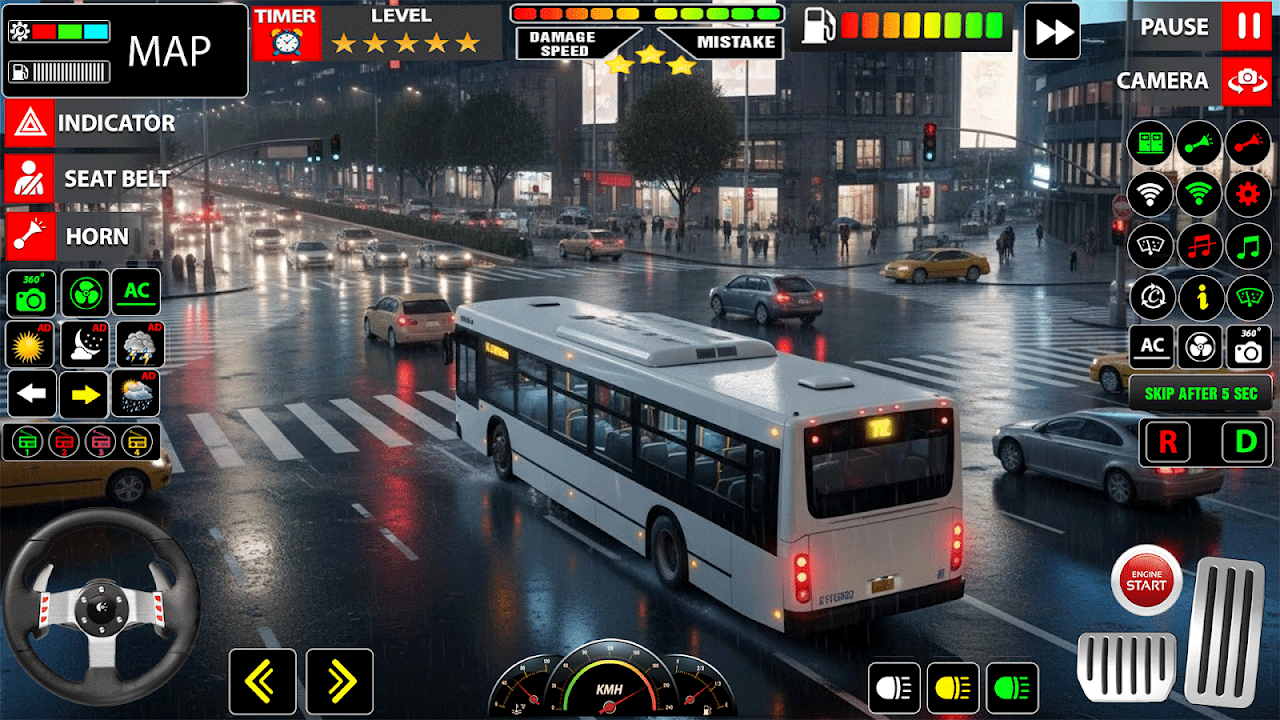
Task: Tap the fast-forward double-arrow button
Action: coord(1052,31)
